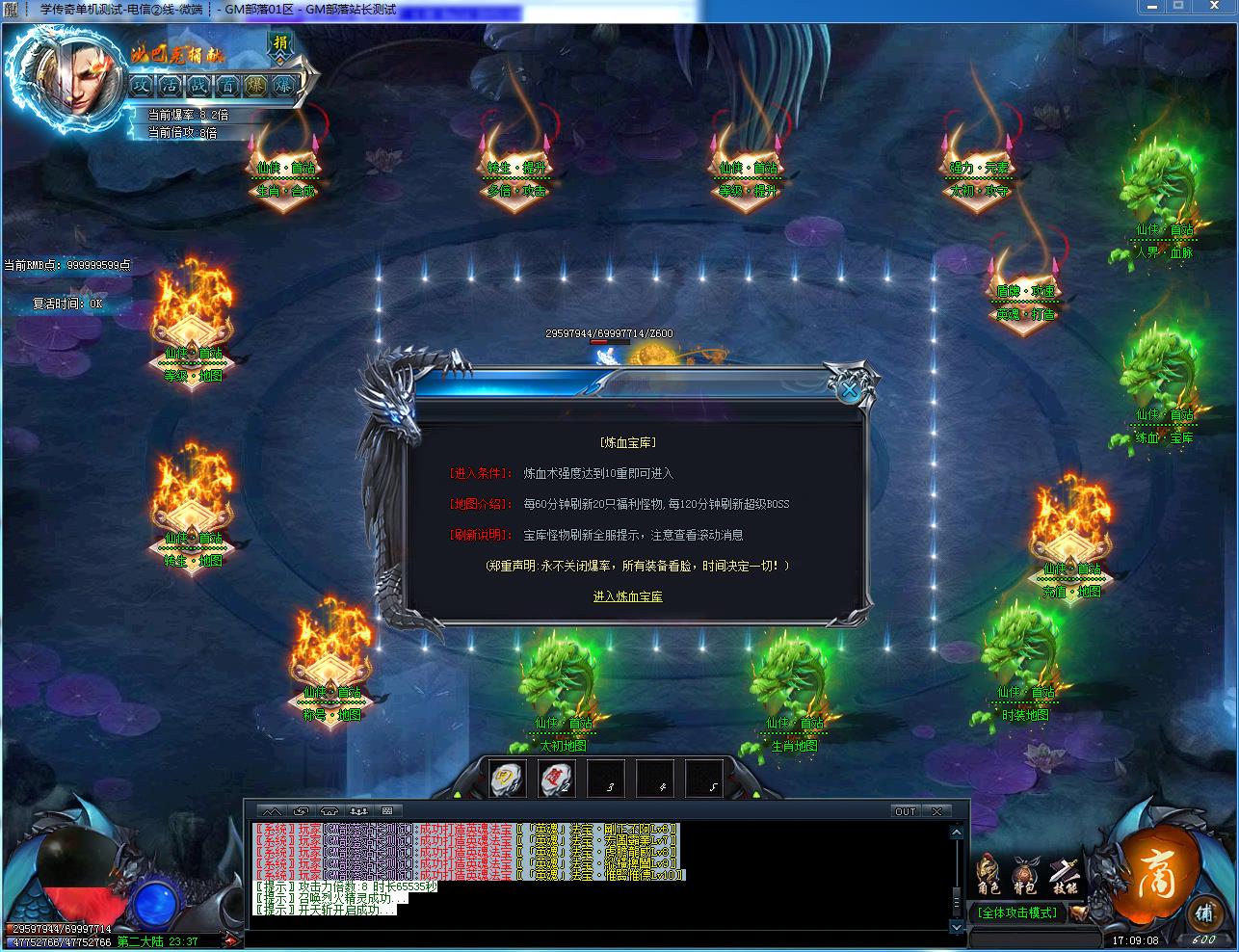The height and width of the screenshot is (952, 1239).
Task: Open the 角色 character panel
Action: pos(988,874)
